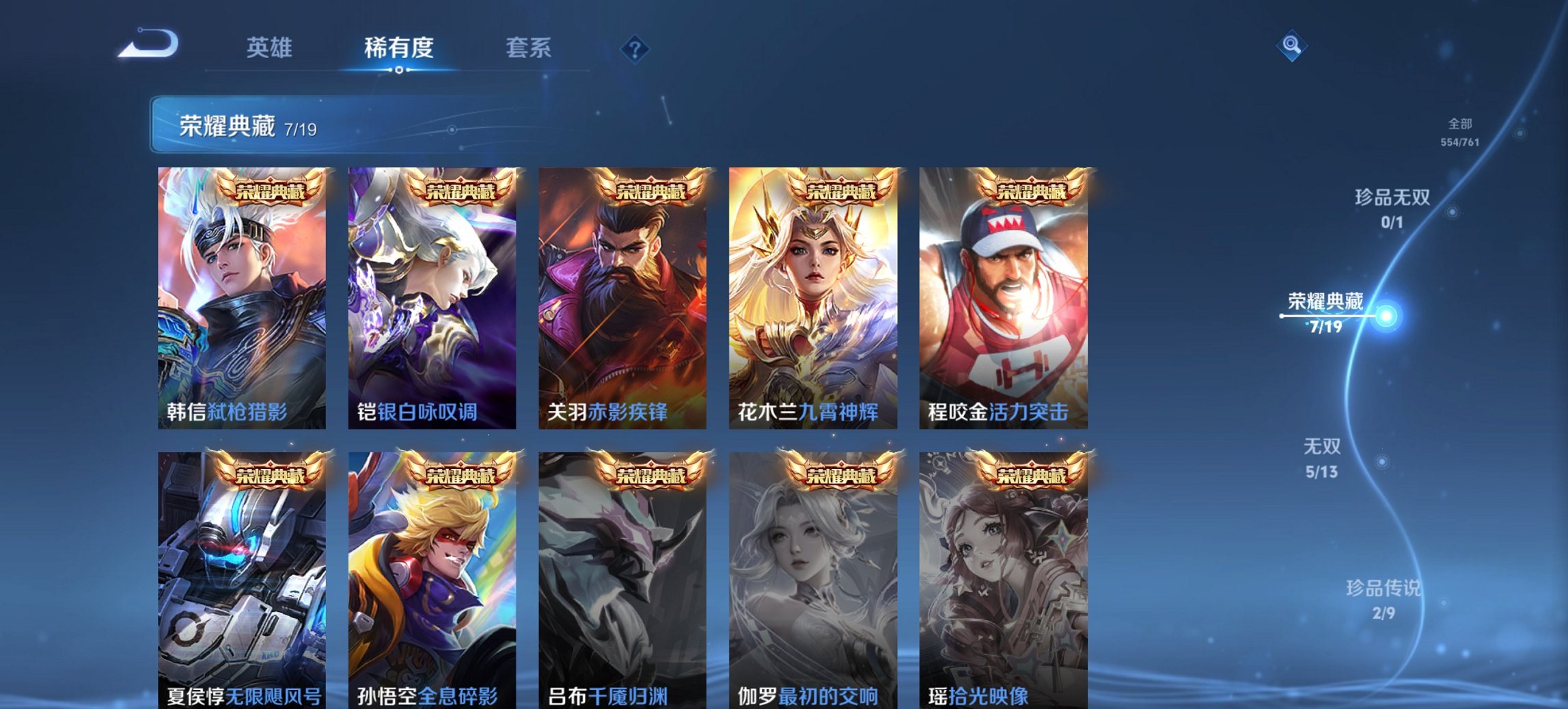Screen dimensions: 1568x709
Task: Switch to the 套系 tab
Action: pyautogui.click(x=527, y=48)
